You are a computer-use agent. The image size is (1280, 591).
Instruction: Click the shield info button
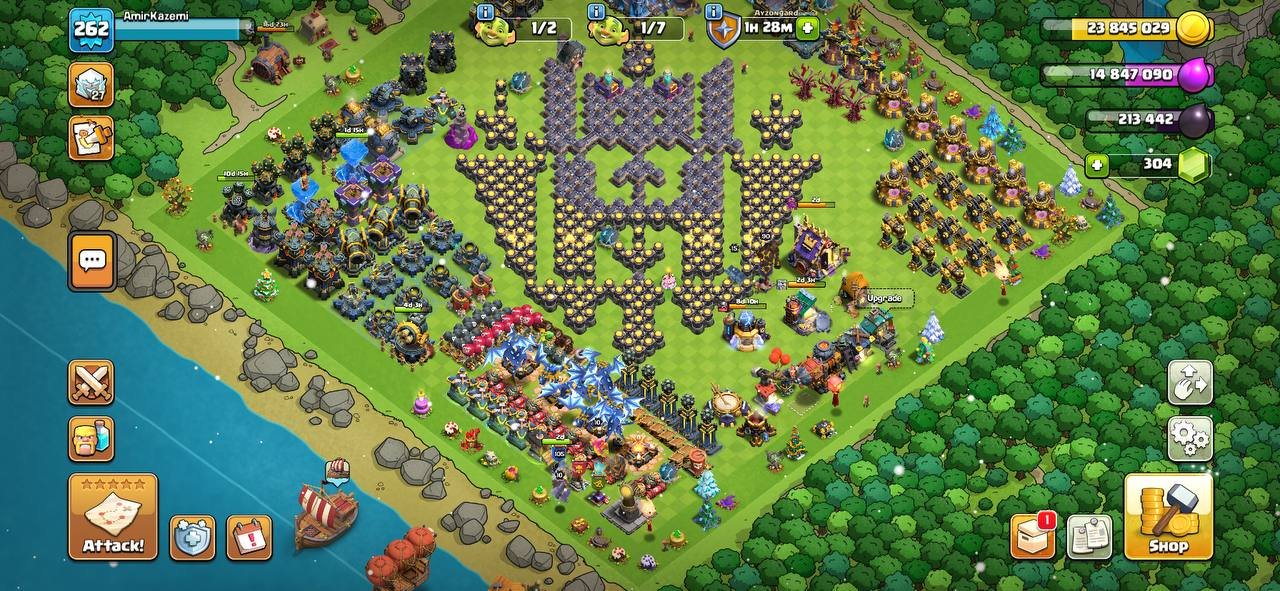714,12
